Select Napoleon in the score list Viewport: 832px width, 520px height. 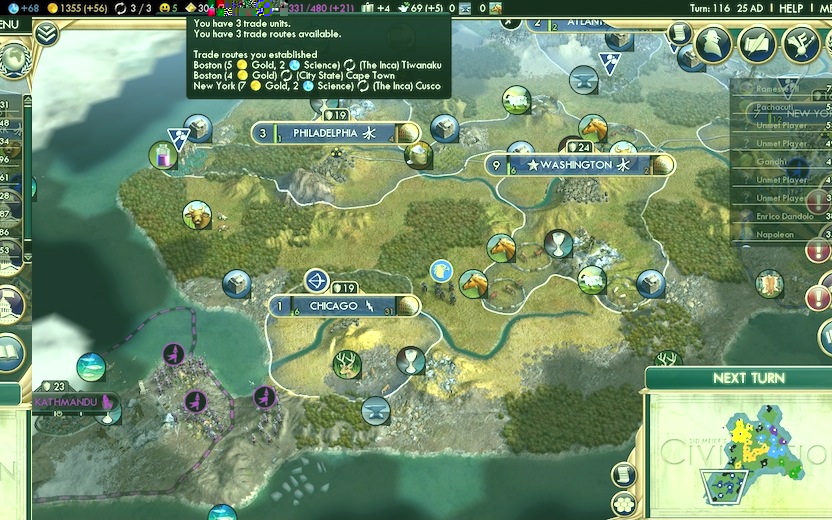coord(770,234)
